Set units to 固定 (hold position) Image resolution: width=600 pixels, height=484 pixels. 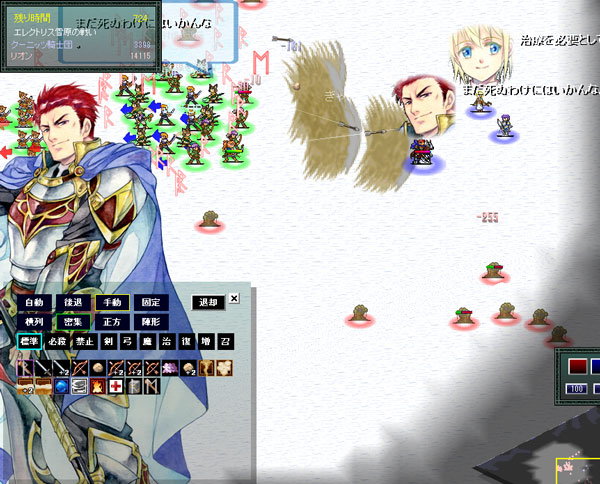150,302
